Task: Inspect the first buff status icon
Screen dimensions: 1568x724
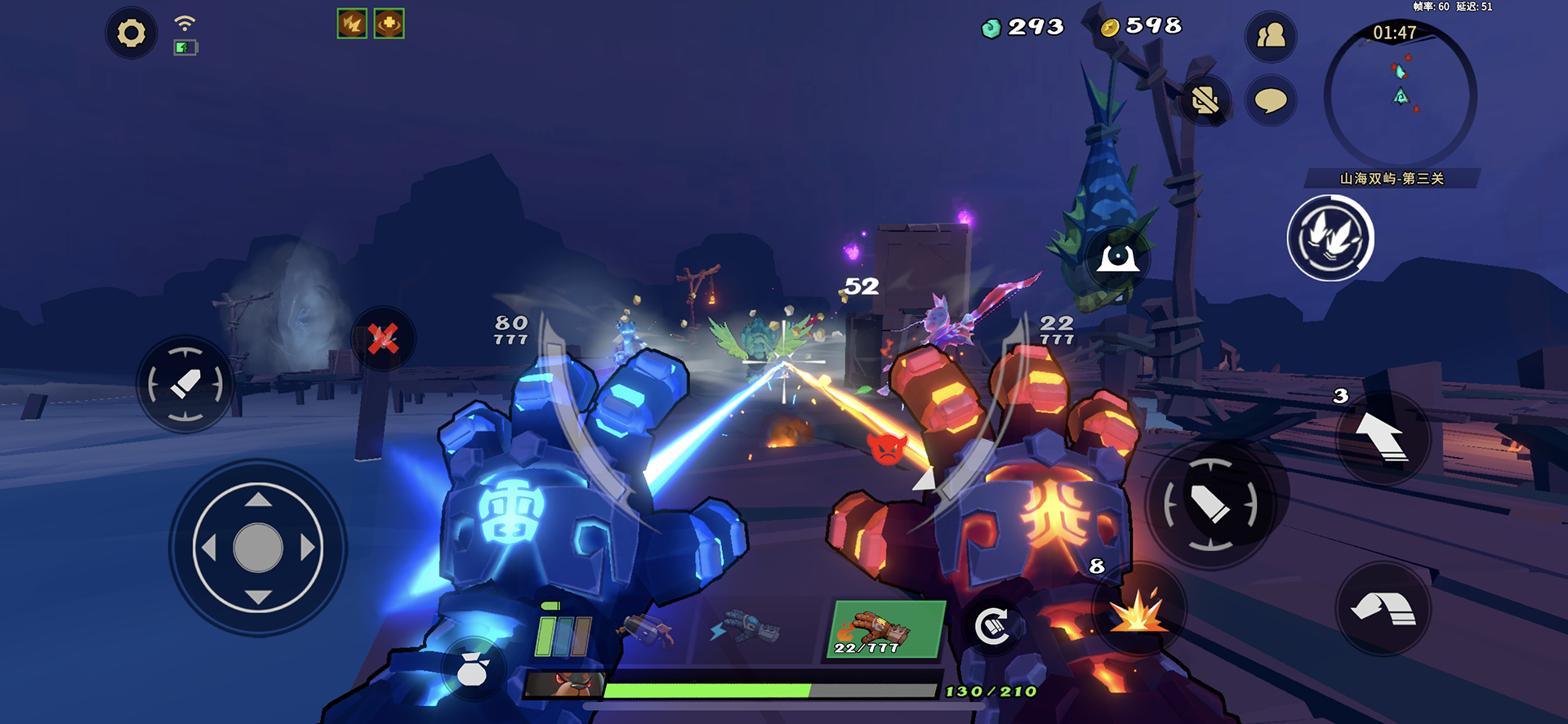Action: (x=352, y=24)
